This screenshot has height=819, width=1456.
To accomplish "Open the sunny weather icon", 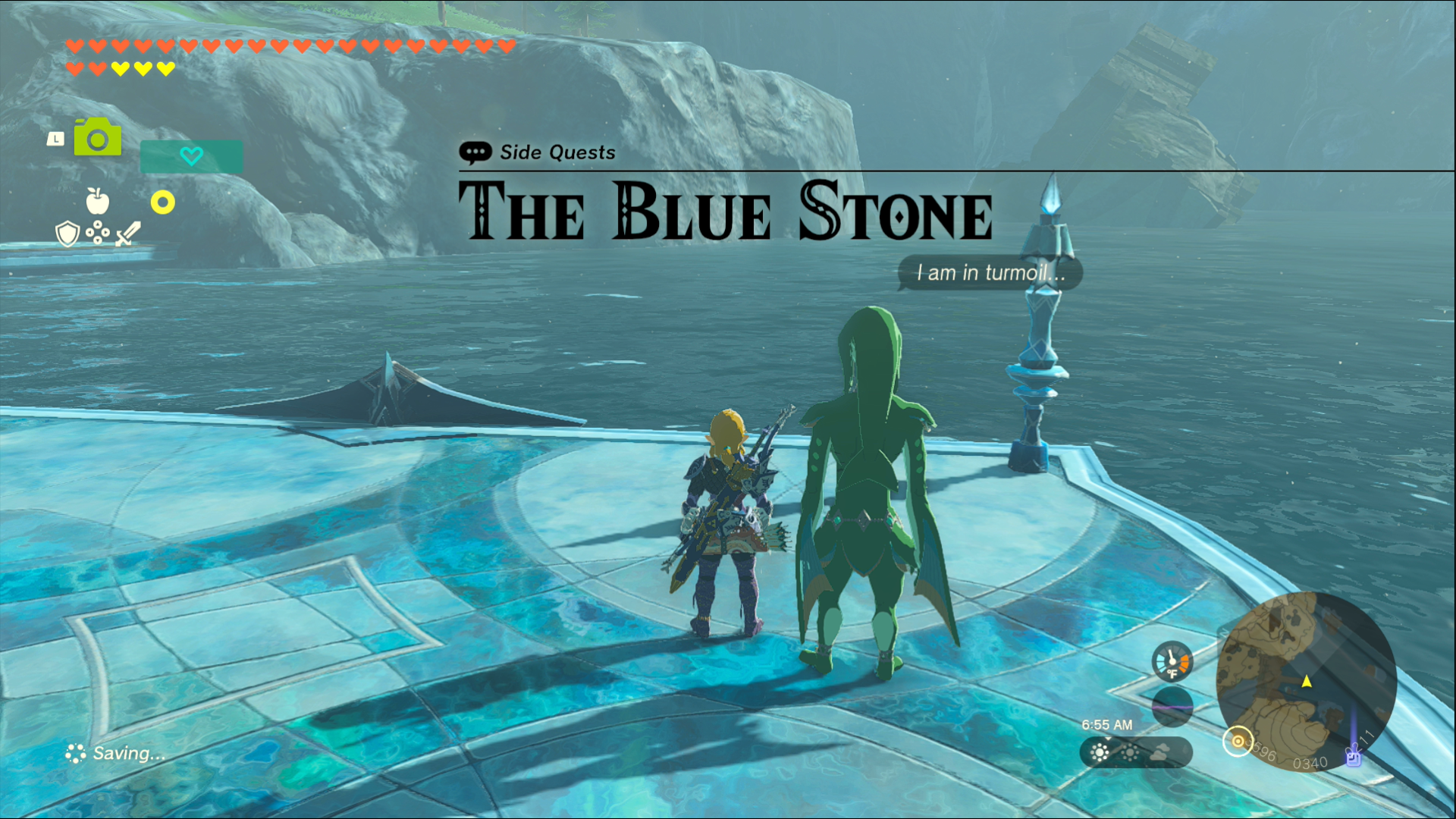I will (x=1100, y=754).
